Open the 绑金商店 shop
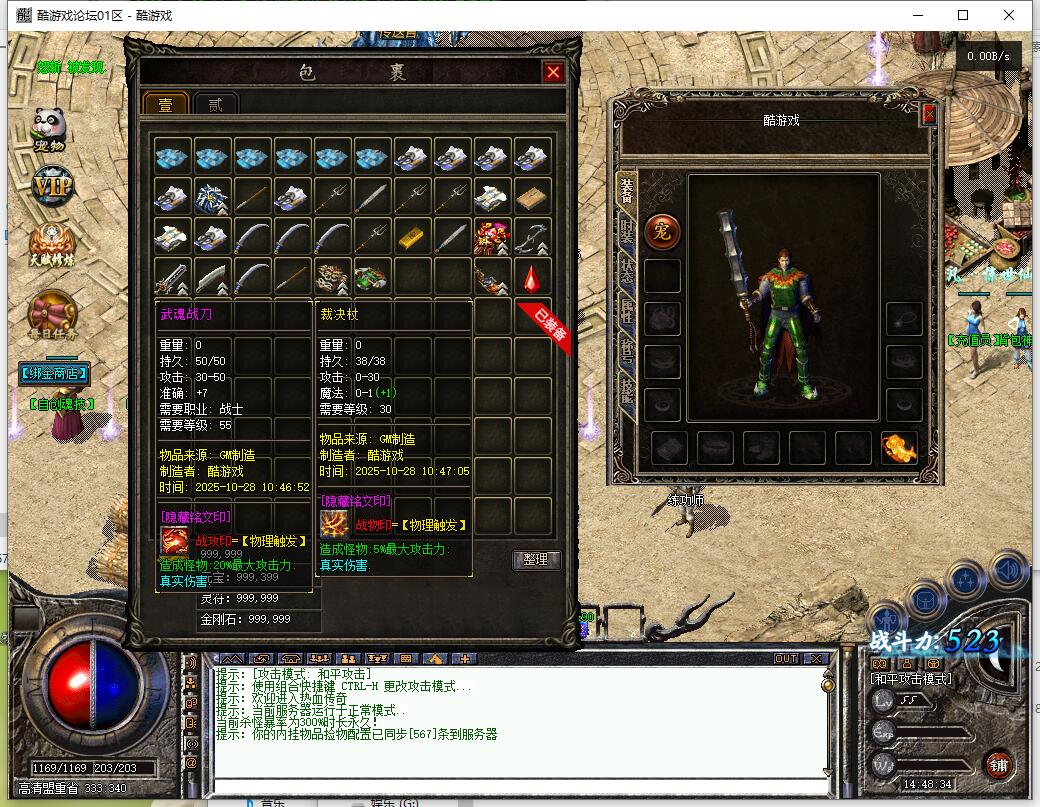This screenshot has height=807, width=1040. (54, 374)
